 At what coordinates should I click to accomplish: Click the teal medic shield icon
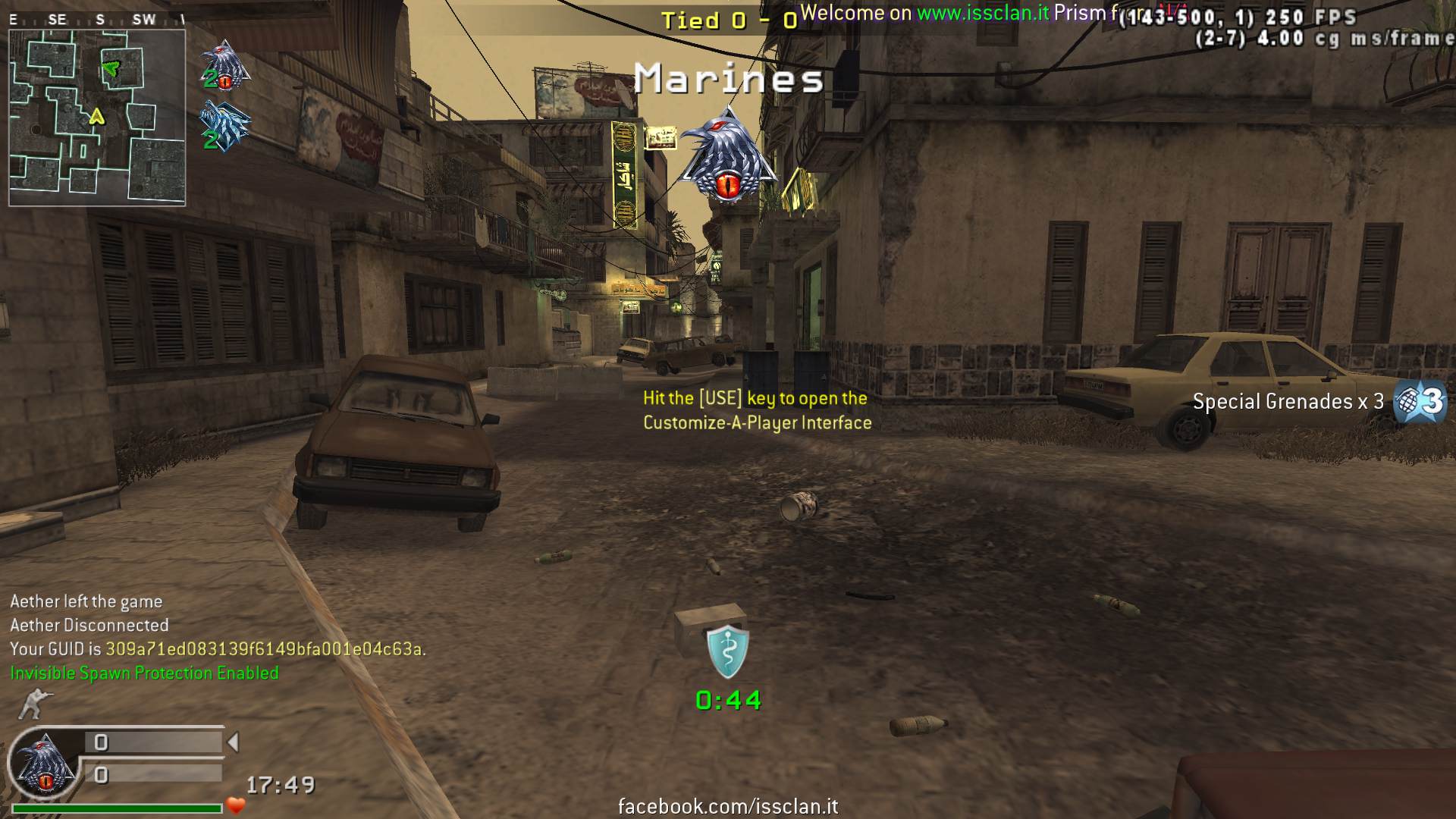tap(727, 651)
